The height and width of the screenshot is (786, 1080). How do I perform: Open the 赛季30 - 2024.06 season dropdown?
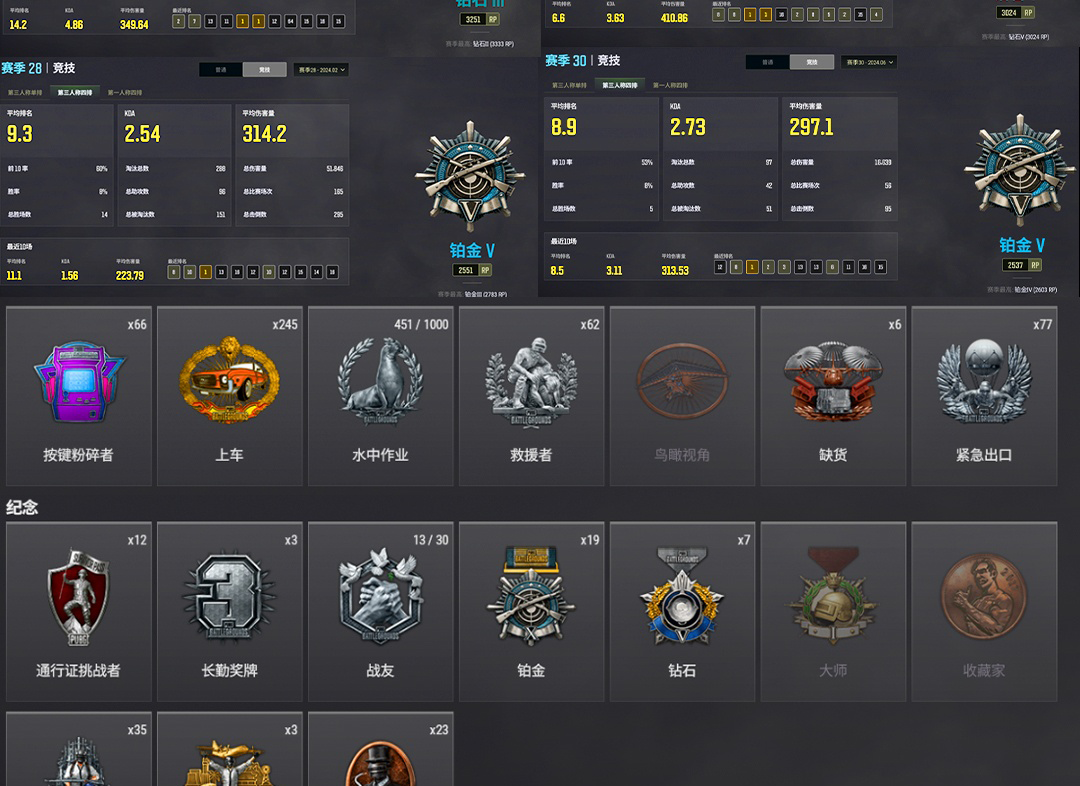click(x=867, y=62)
